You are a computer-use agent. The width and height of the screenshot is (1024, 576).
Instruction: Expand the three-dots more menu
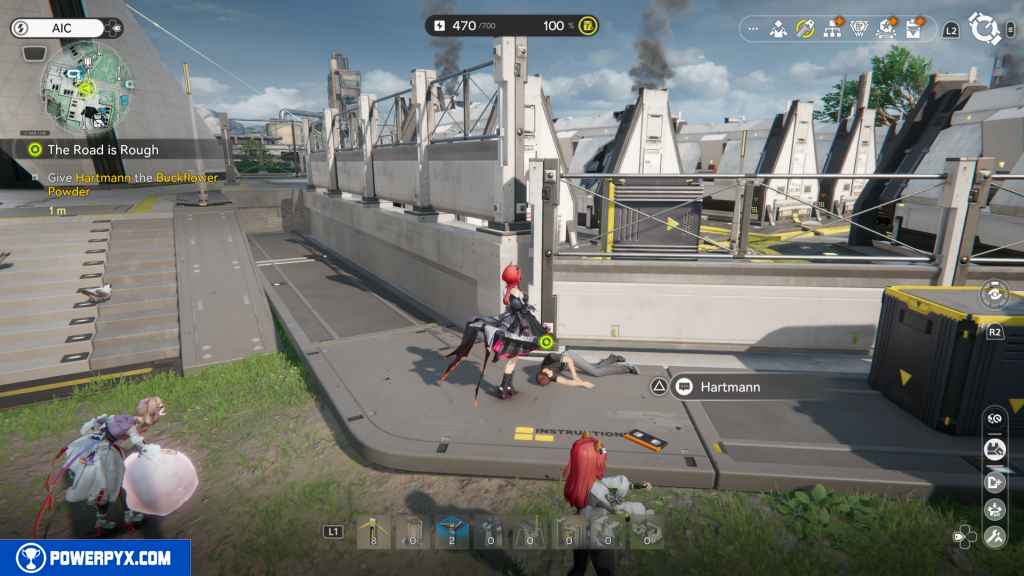(x=752, y=29)
